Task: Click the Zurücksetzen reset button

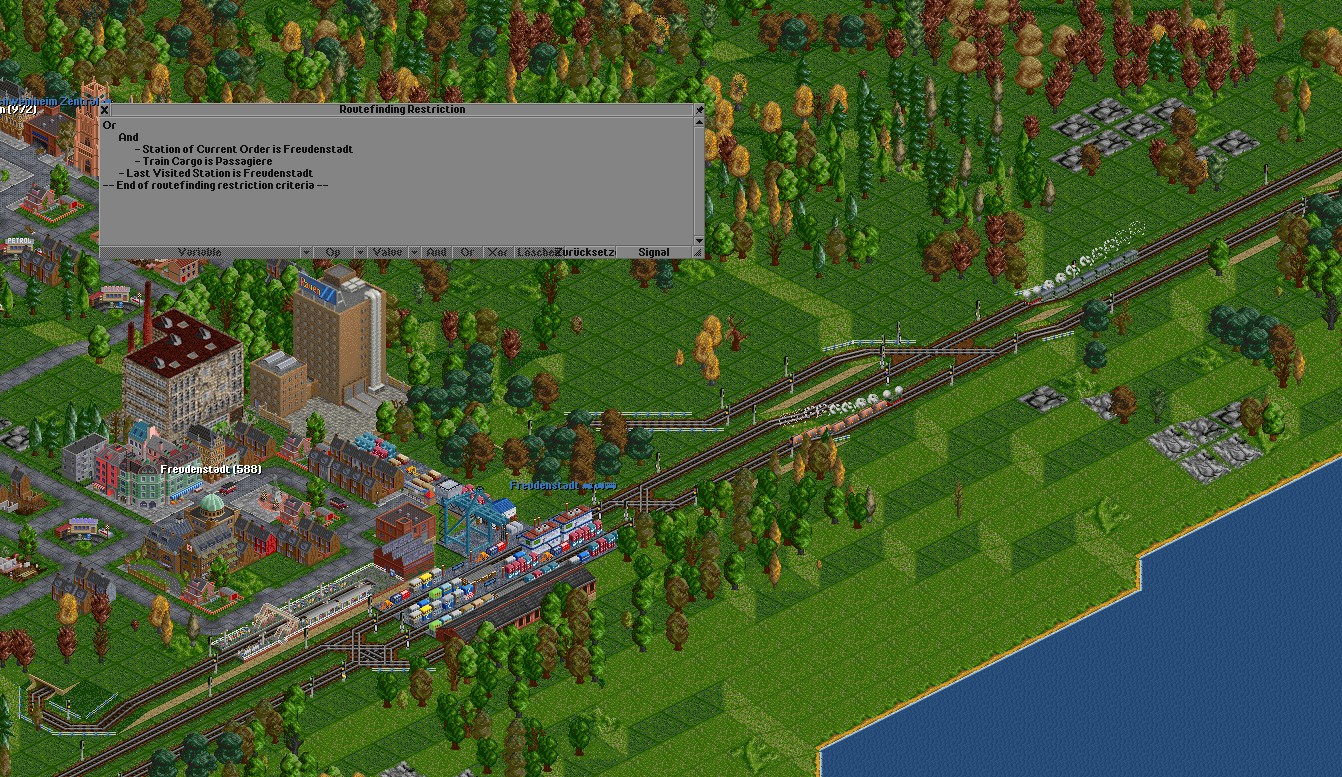Action: (x=586, y=252)
